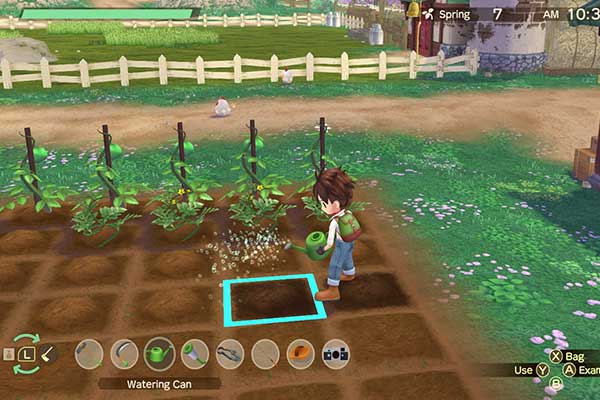This screenshot has width=600, height=400.
Task: Switch to the tools category icon
Action: coord(49,353)
